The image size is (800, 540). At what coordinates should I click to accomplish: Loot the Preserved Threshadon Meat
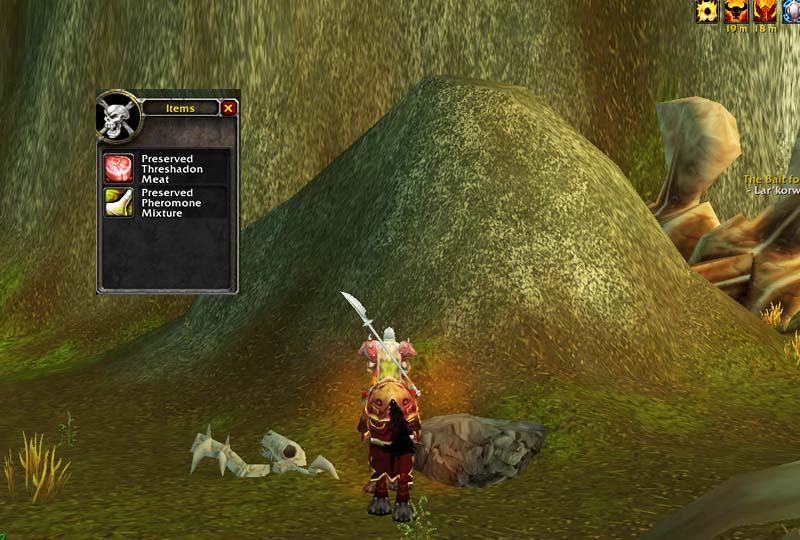[x=119, y=168]
